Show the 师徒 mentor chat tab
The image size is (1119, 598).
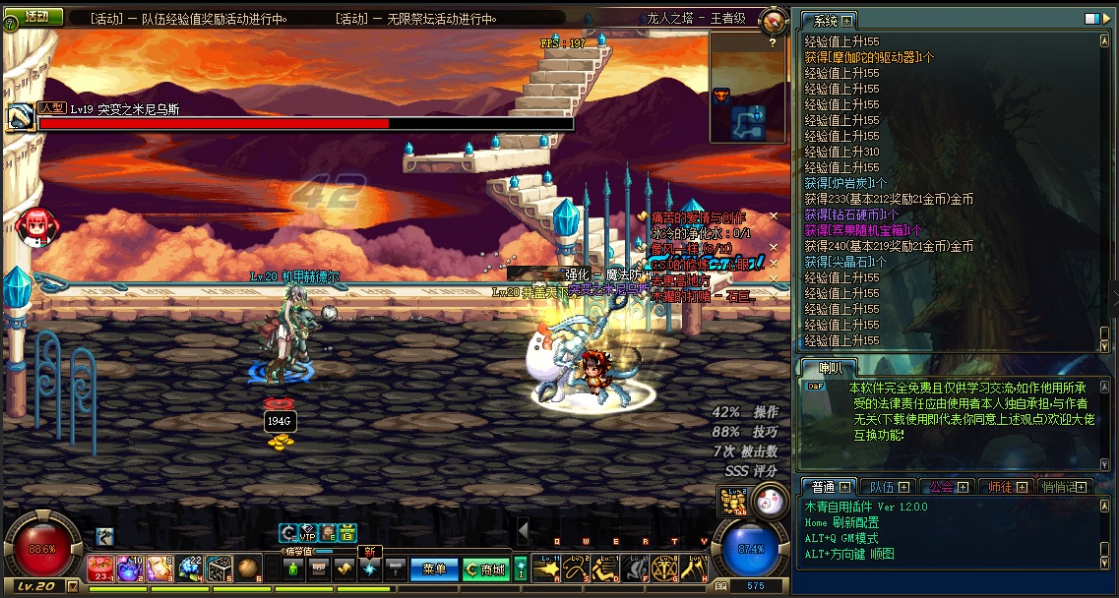click(1005, 487)
